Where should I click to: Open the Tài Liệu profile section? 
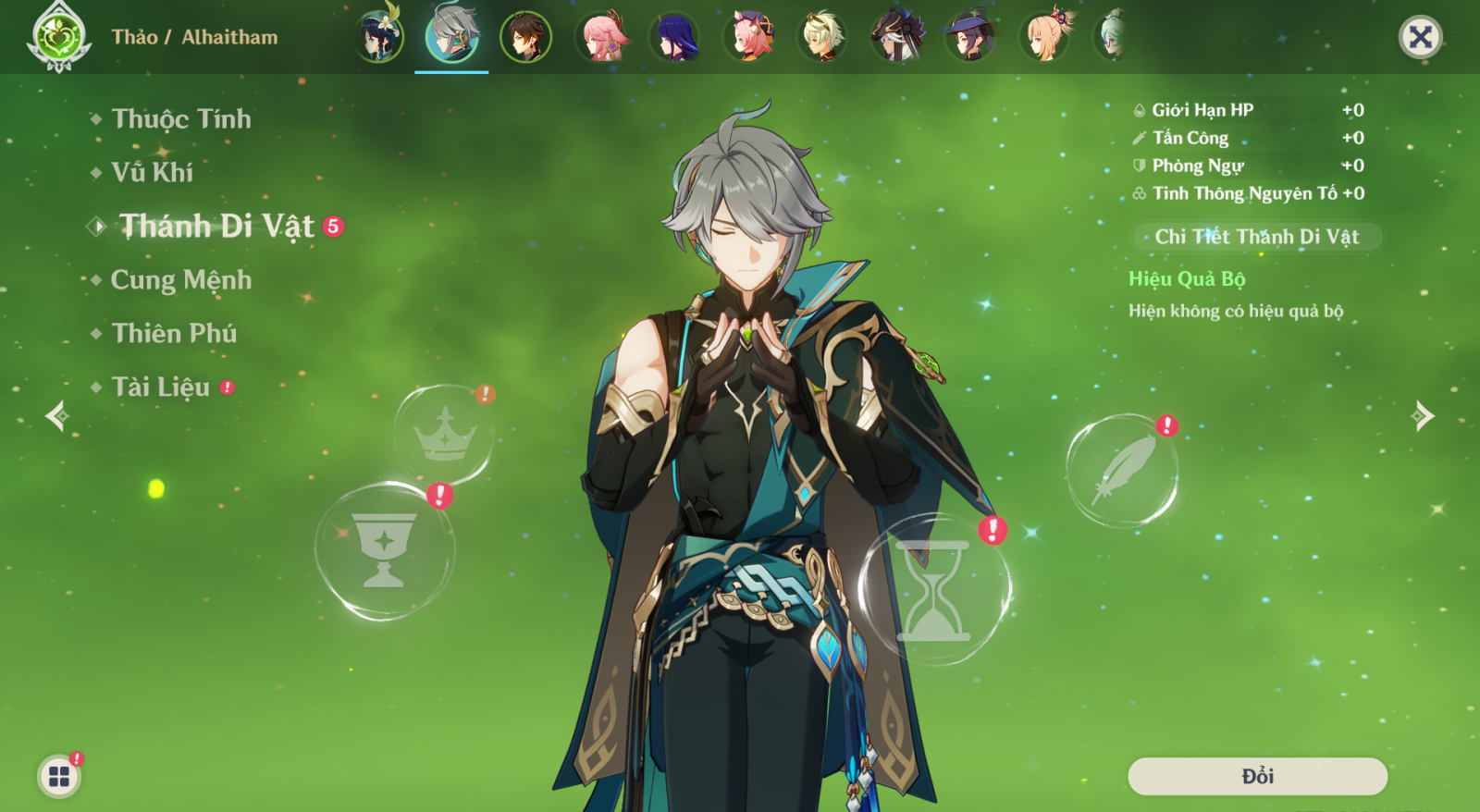160,388
